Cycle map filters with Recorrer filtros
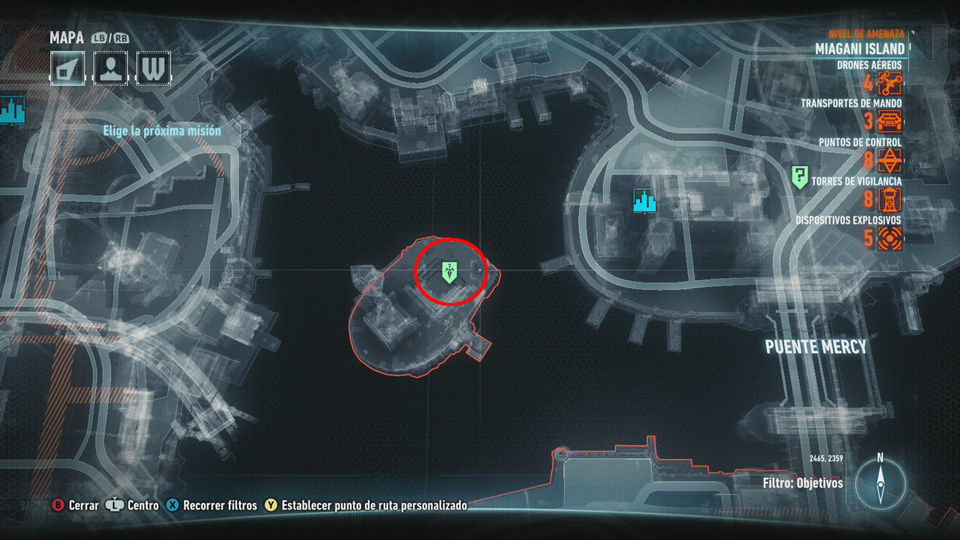This screenshot has height=540, width=960. [211, 506]
